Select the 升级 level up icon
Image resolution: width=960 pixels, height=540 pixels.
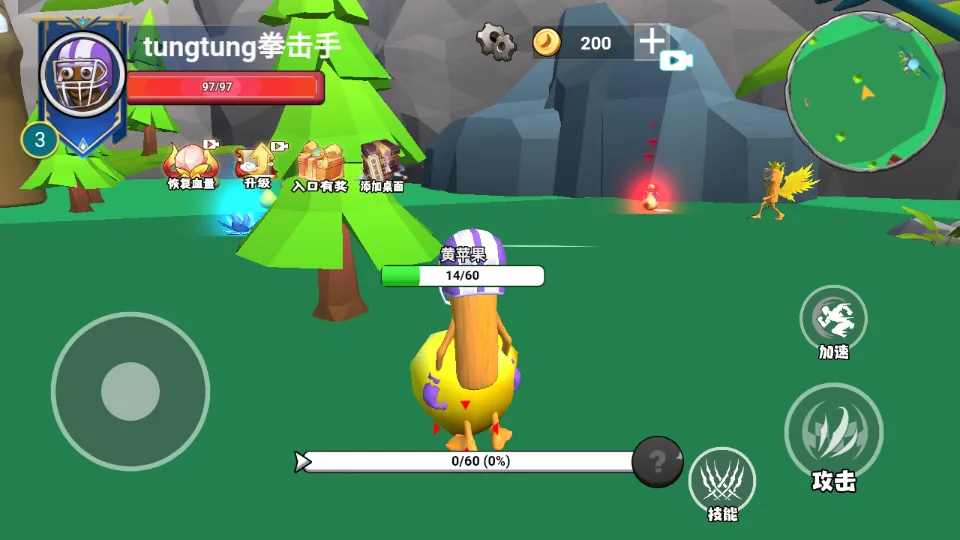tap(257, 163)
